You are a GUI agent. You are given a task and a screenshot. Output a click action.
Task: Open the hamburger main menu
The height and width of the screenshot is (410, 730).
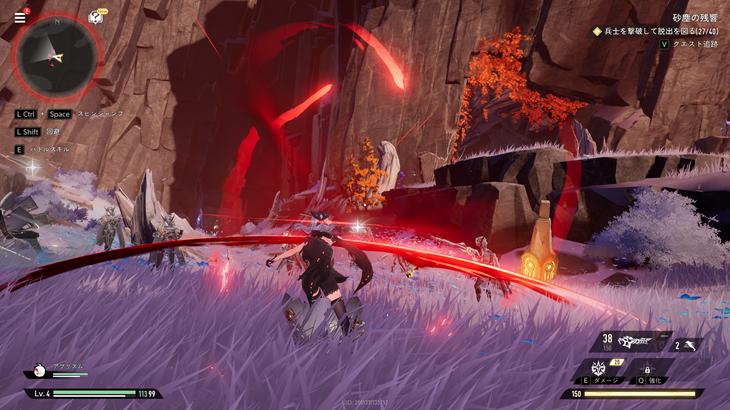(20, 16)
